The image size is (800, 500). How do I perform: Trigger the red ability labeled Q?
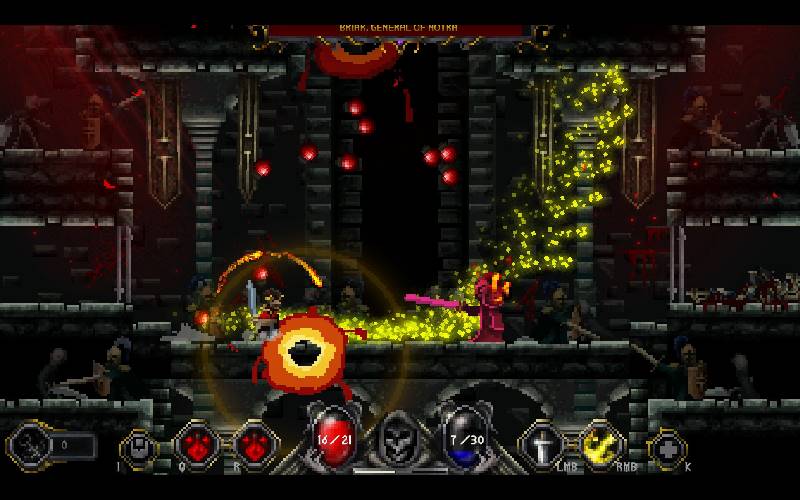click(195, 446)
